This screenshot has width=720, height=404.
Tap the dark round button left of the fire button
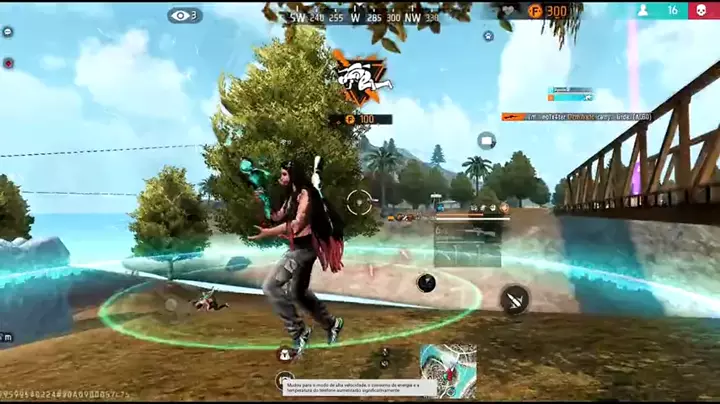[x=427, y=283]
